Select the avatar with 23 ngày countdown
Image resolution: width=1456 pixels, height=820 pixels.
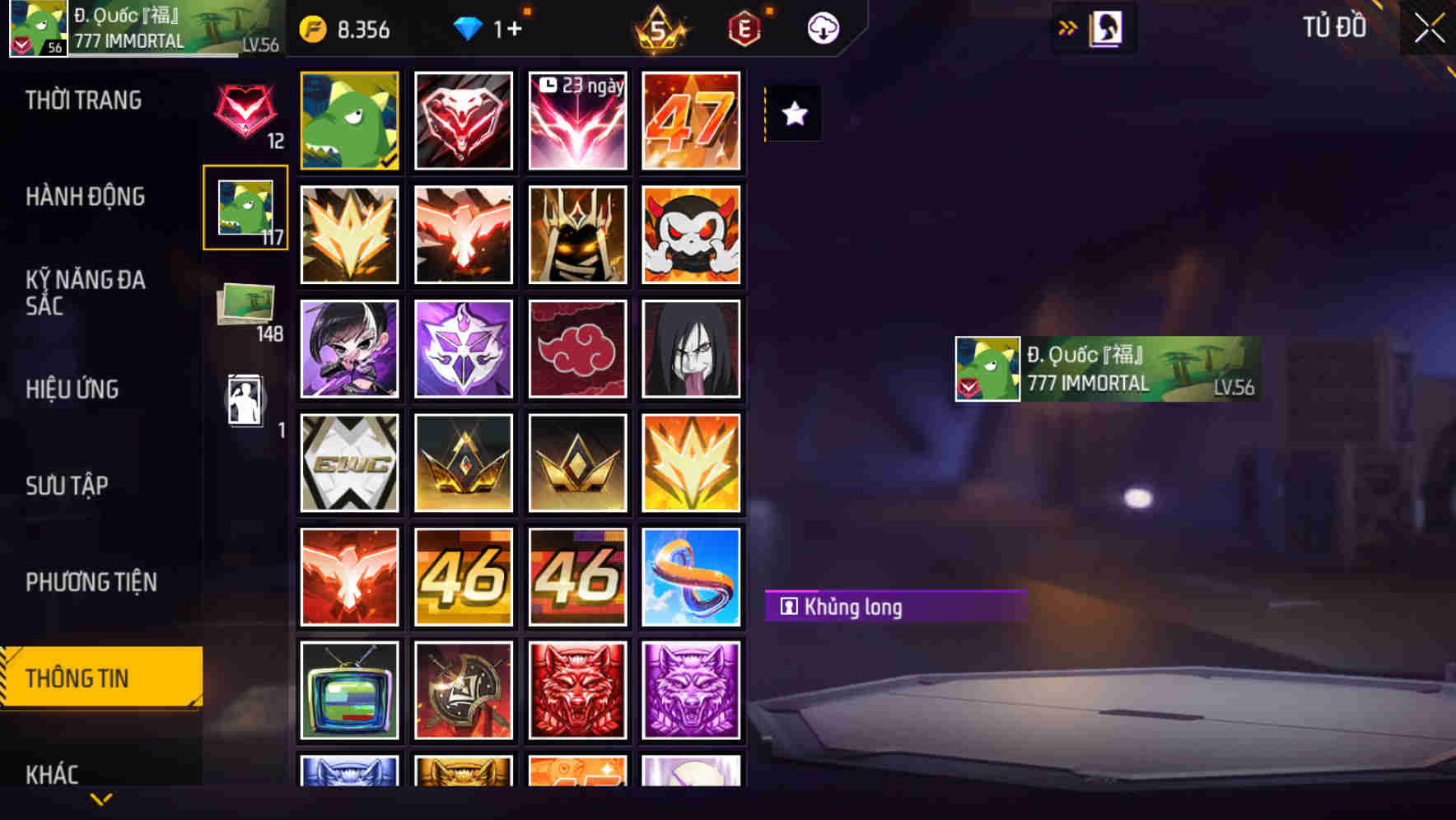[x=577, y=120]
